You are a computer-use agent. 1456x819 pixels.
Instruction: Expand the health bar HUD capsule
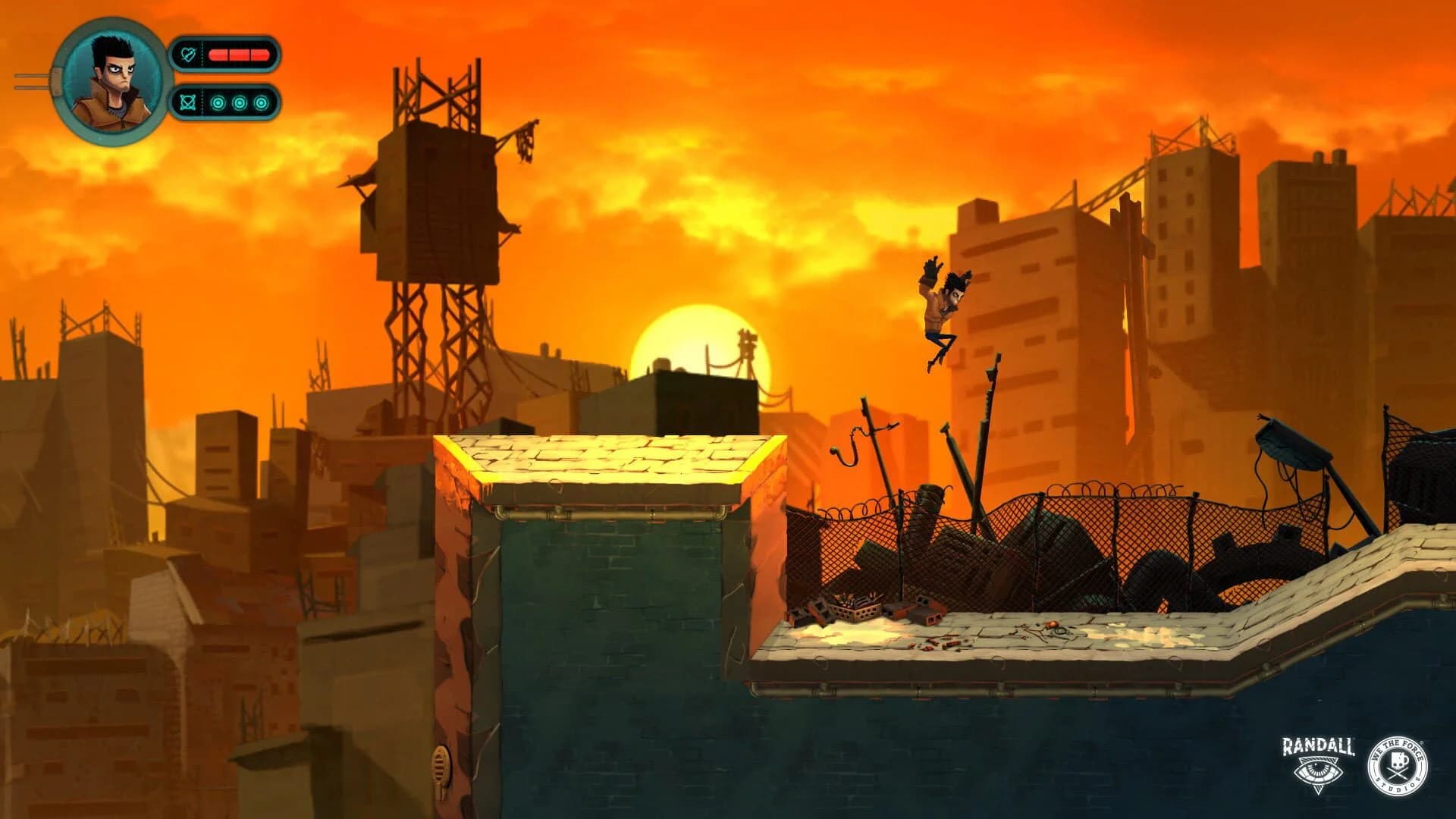tap(227, 54)
